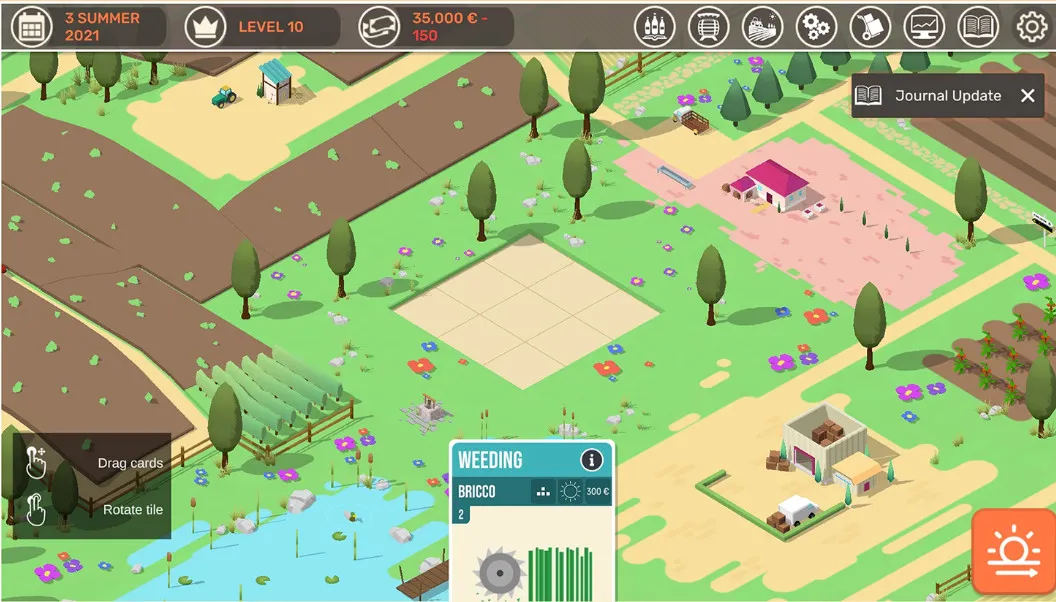
Task: Close the Journal Update notification
Action: (x=1027, y=96)
